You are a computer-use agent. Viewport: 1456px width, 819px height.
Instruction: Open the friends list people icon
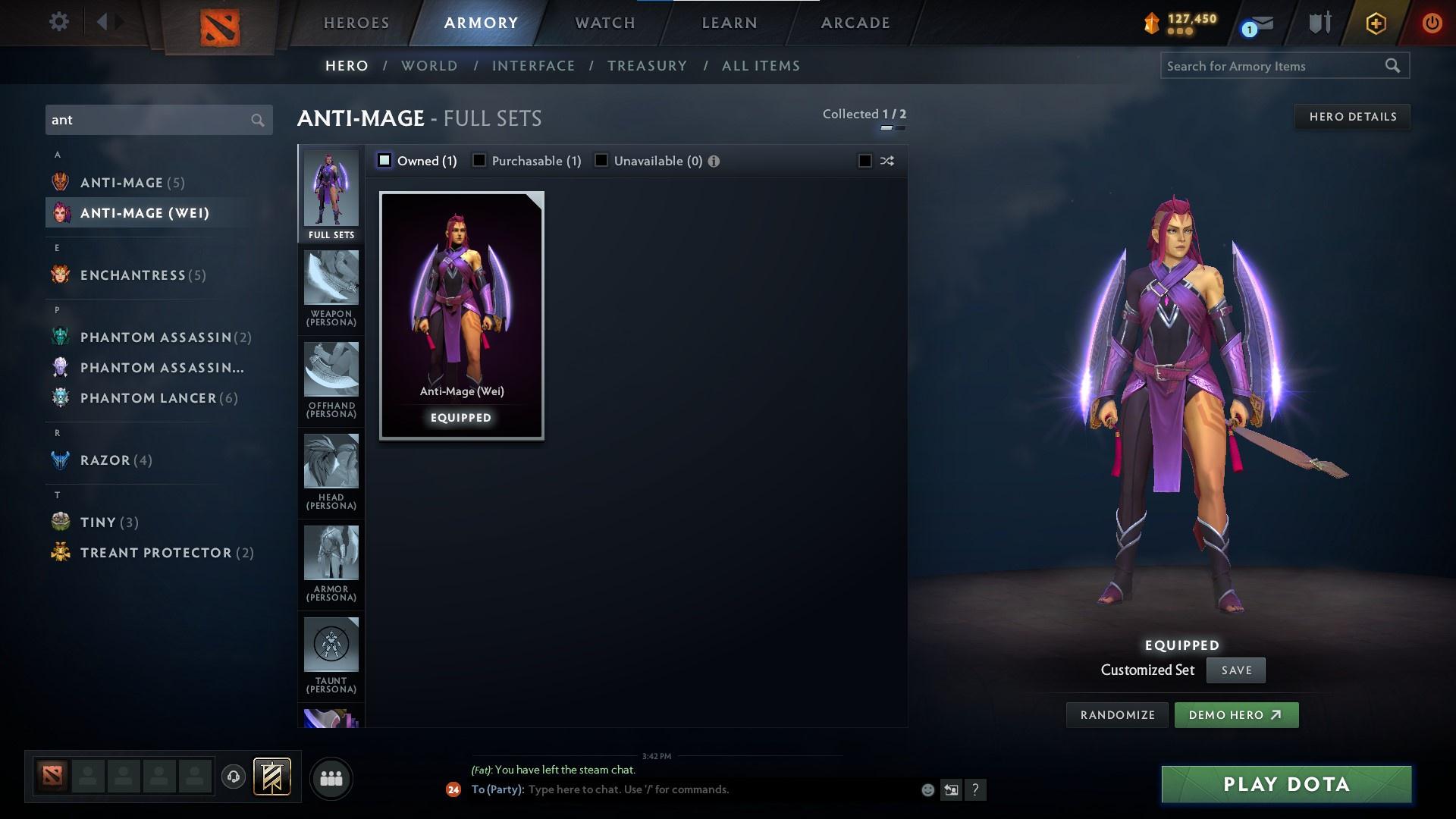331,778
